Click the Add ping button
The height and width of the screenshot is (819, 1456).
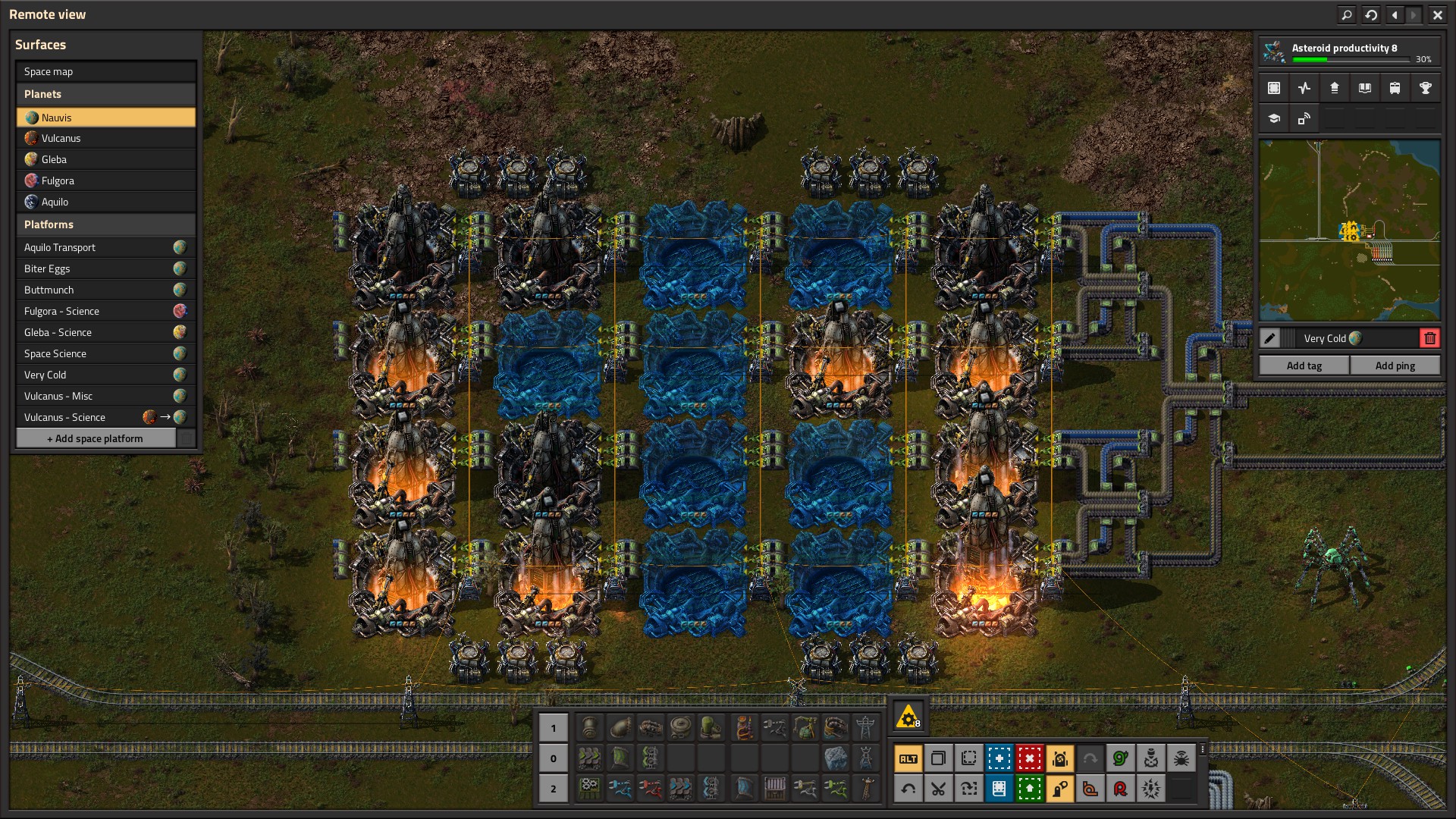click(x=1395, y=366)
